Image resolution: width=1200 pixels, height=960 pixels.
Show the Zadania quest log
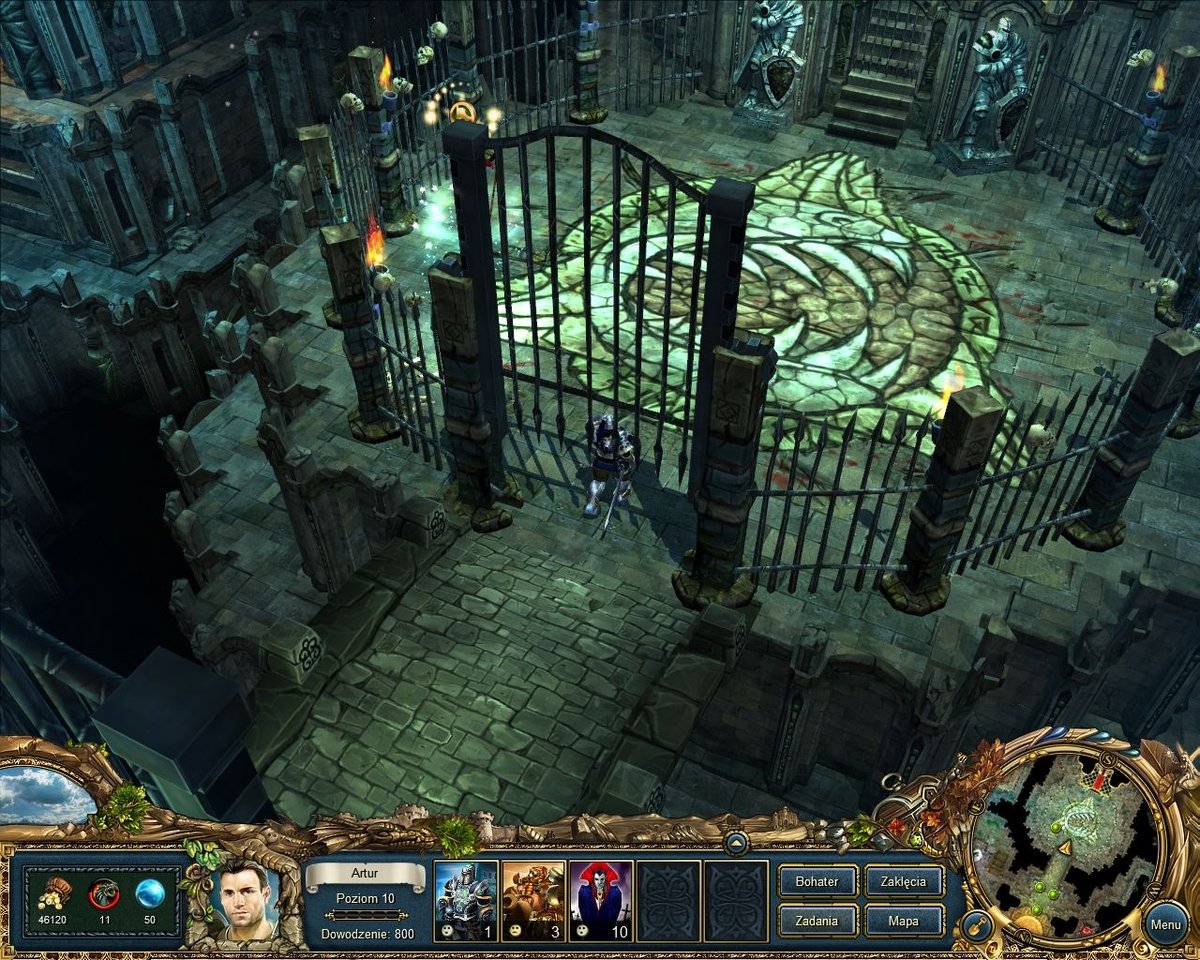click(817, 920)
